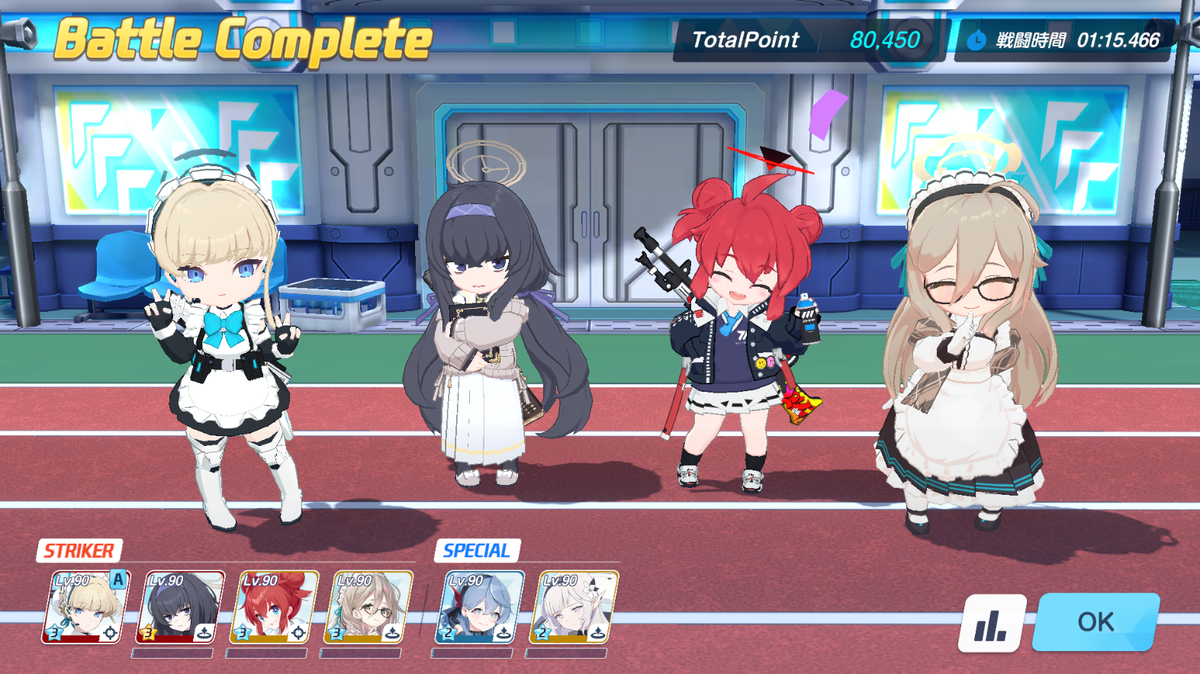Confirm results with the OK button

pos(1095,621)
